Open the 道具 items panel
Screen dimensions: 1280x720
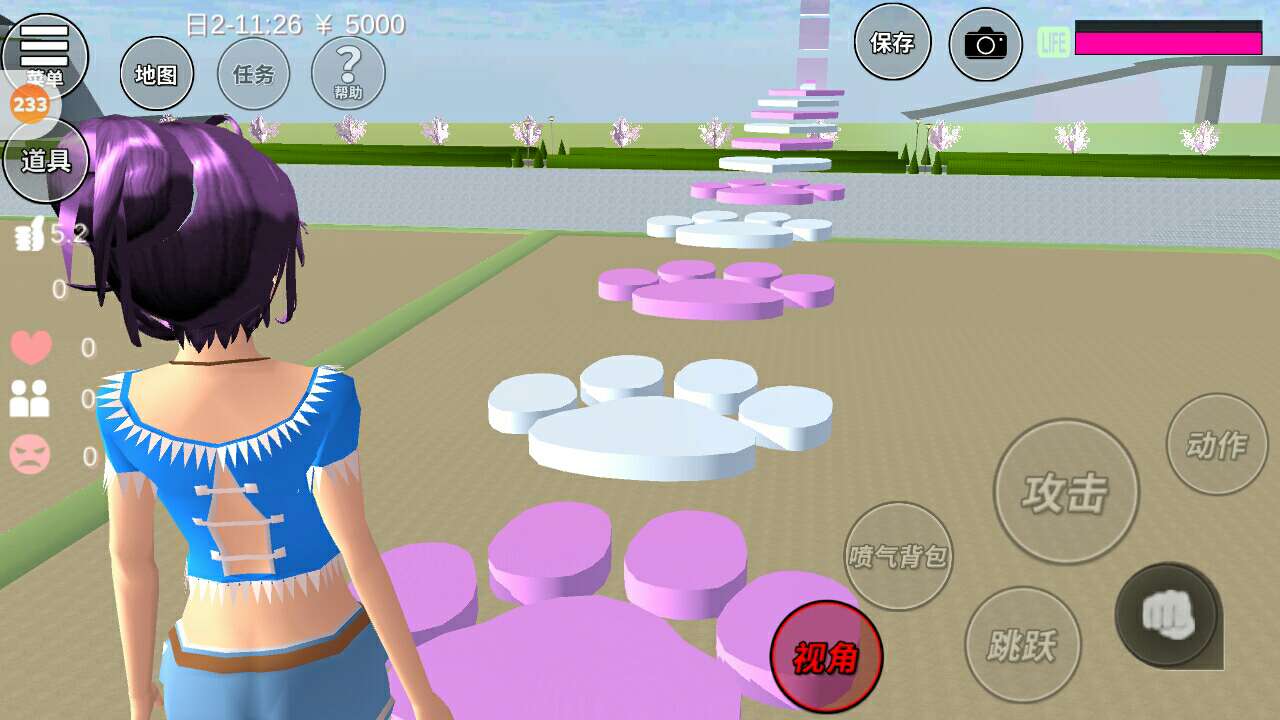point(46,160)
